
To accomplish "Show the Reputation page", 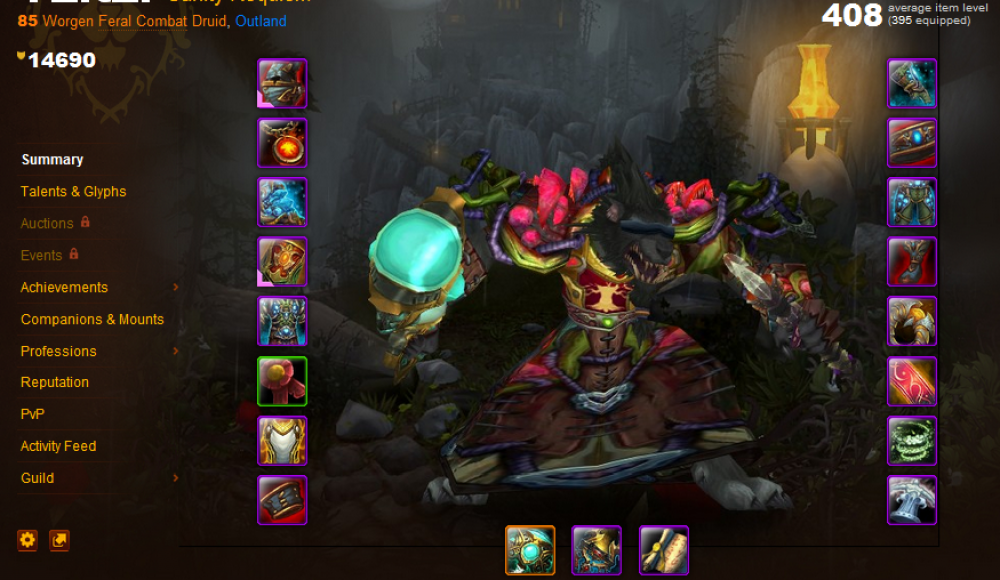I will (x=55, y=382).
